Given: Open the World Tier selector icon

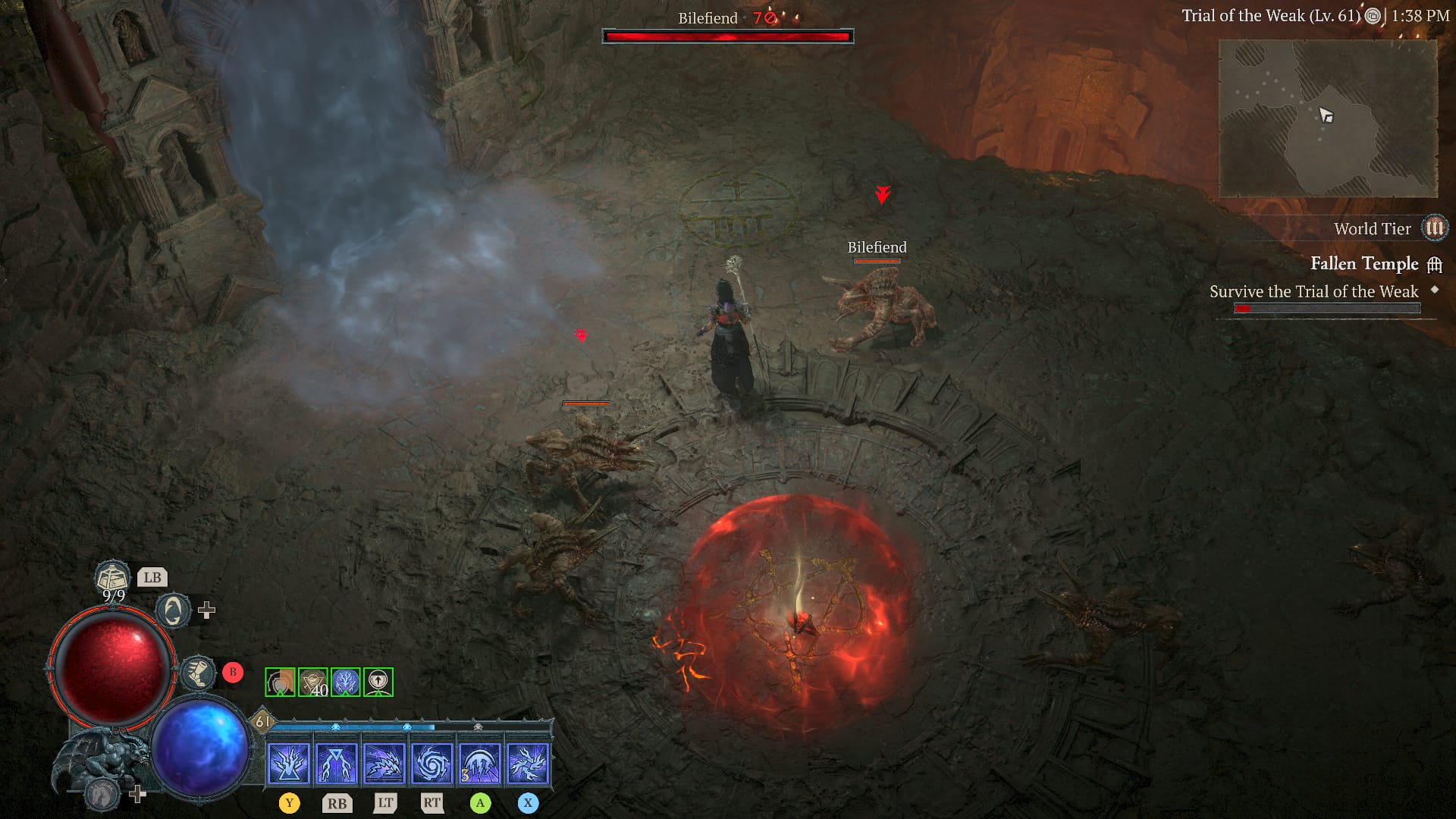Looking at the screenshot, I should pos(1436,228).
